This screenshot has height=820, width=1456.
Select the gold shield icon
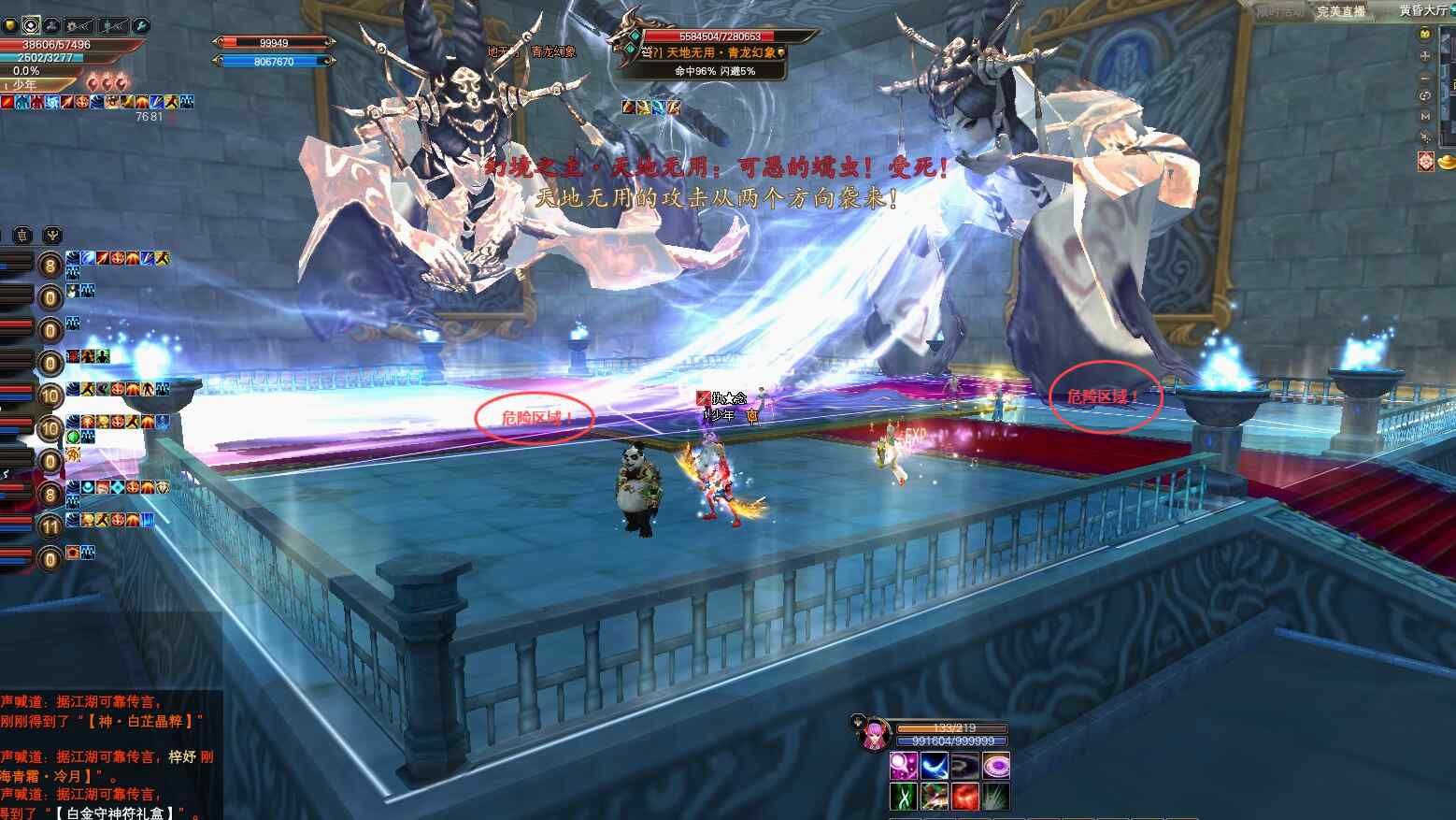click(x=10, y=26)
